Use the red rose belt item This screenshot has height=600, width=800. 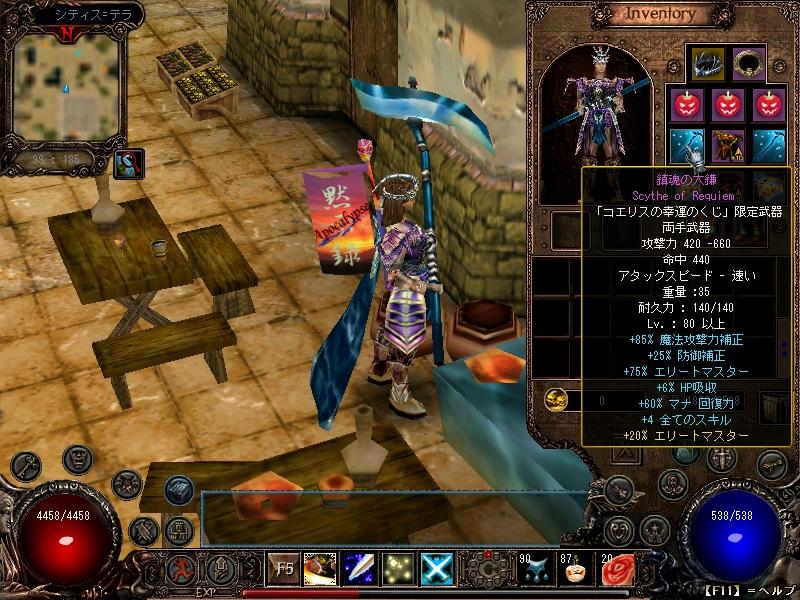point(616,570)
